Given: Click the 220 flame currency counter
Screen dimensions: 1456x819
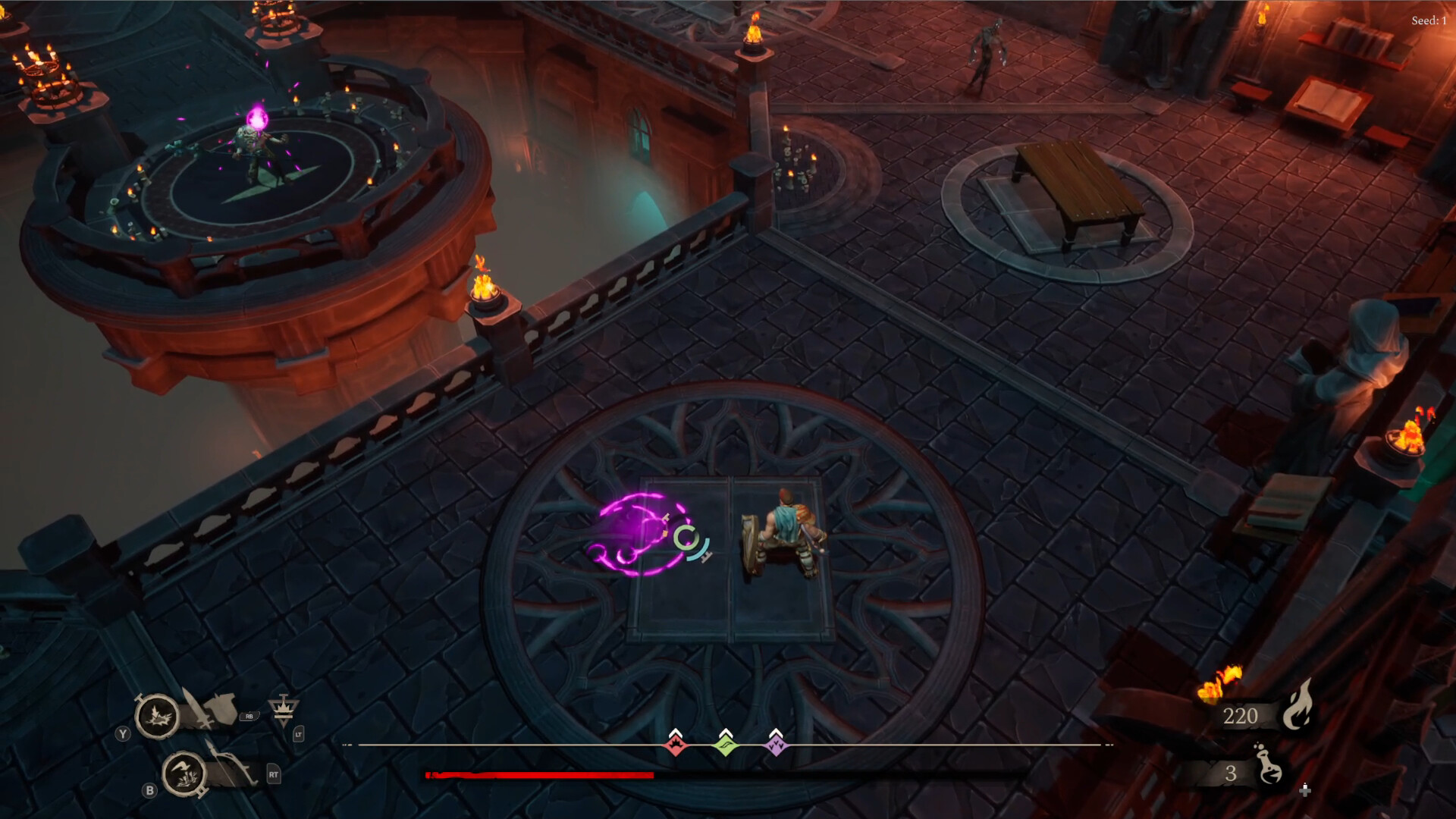Looking at the screenshot, I should point(1240,716).
